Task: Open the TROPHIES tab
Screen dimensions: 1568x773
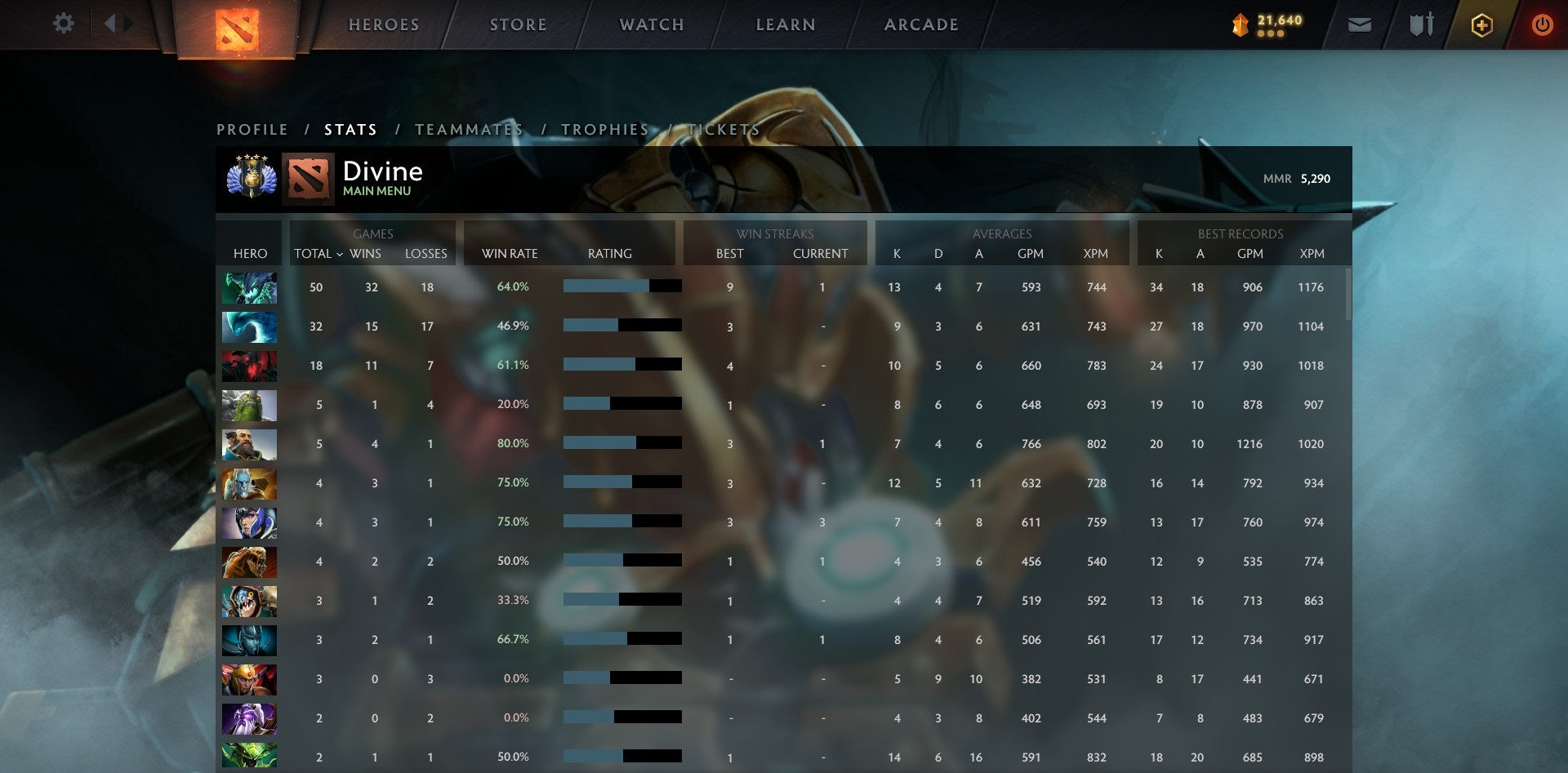Action: (x=604, y=129)
